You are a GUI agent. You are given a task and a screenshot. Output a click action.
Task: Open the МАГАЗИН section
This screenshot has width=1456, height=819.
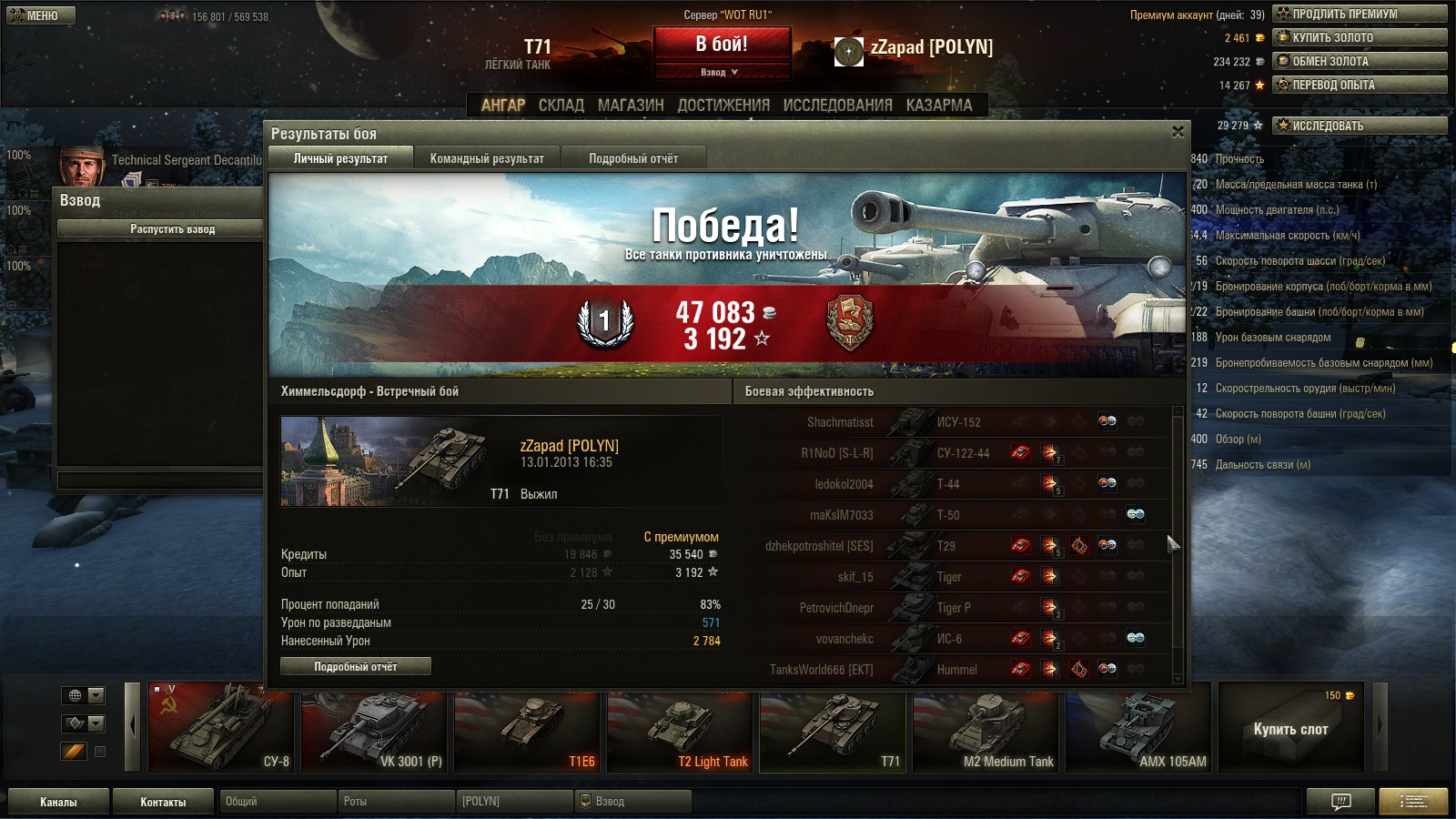pyautogui.click(x=631, y=106)
